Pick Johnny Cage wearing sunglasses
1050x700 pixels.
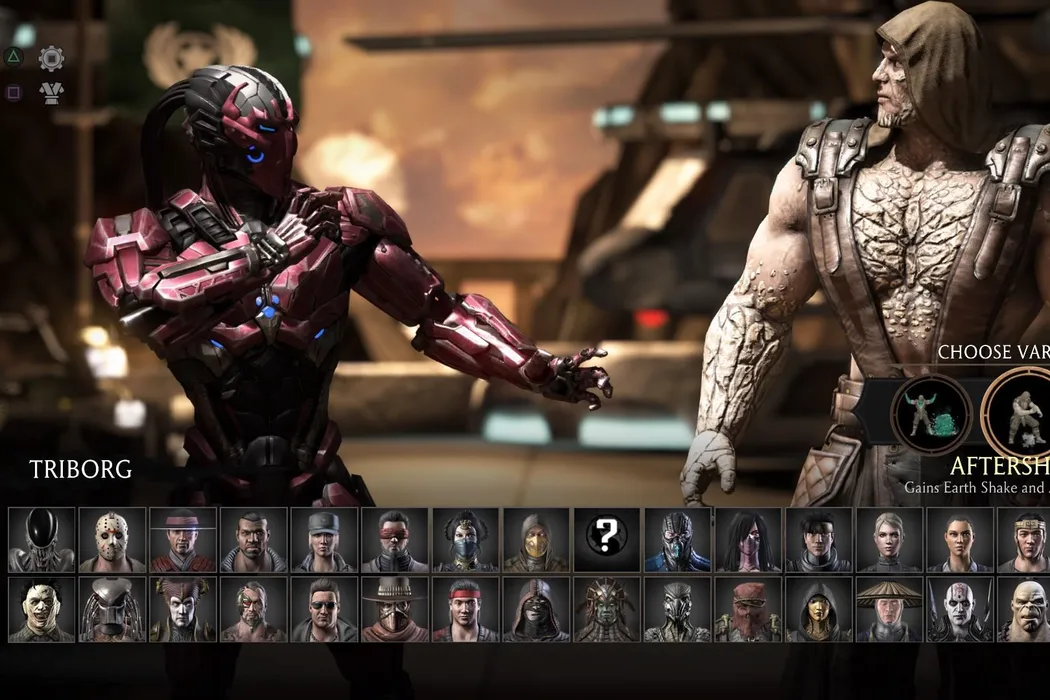pos(324,610)
